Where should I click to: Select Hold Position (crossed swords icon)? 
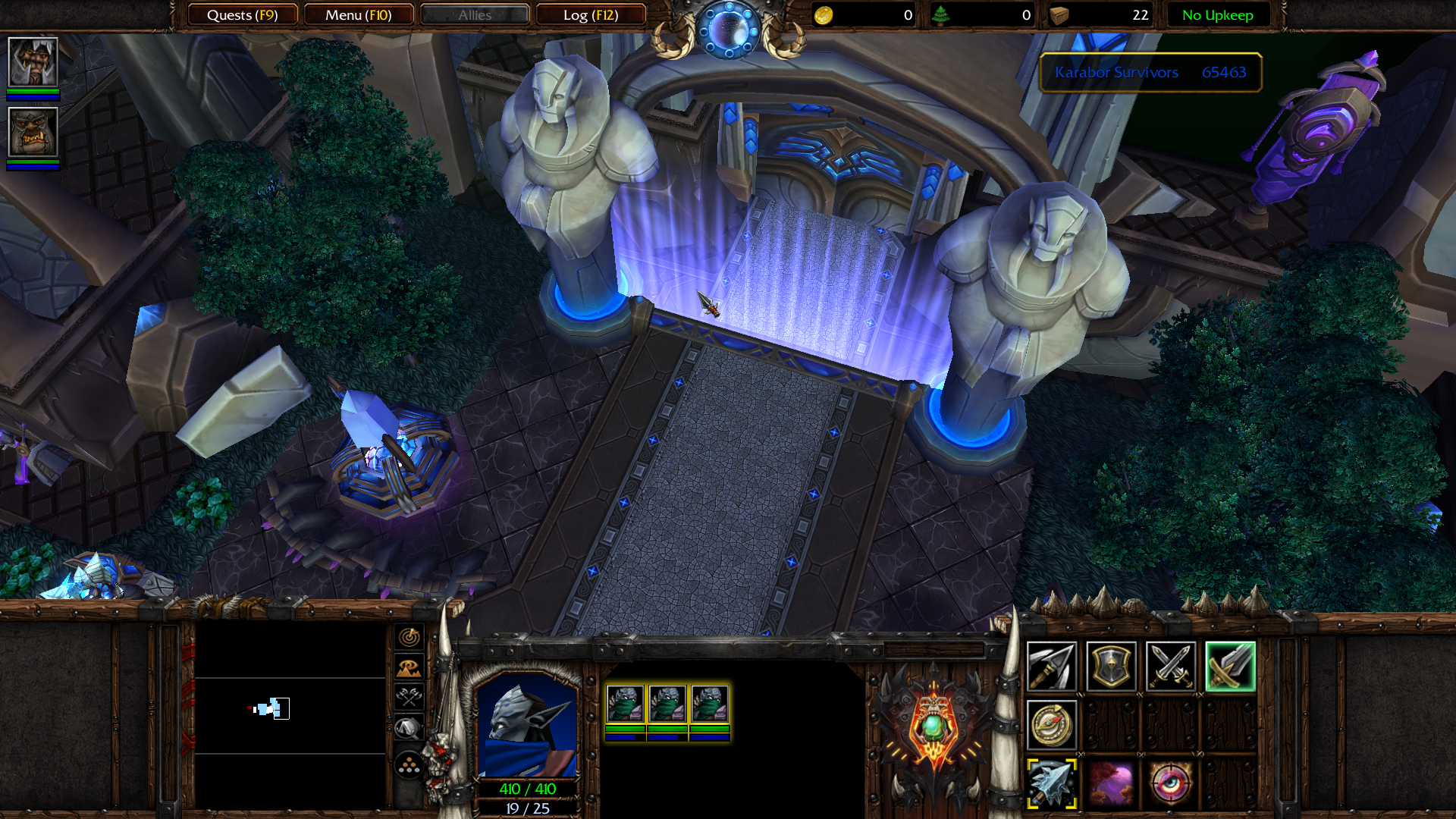click(x=1170, y=667)
